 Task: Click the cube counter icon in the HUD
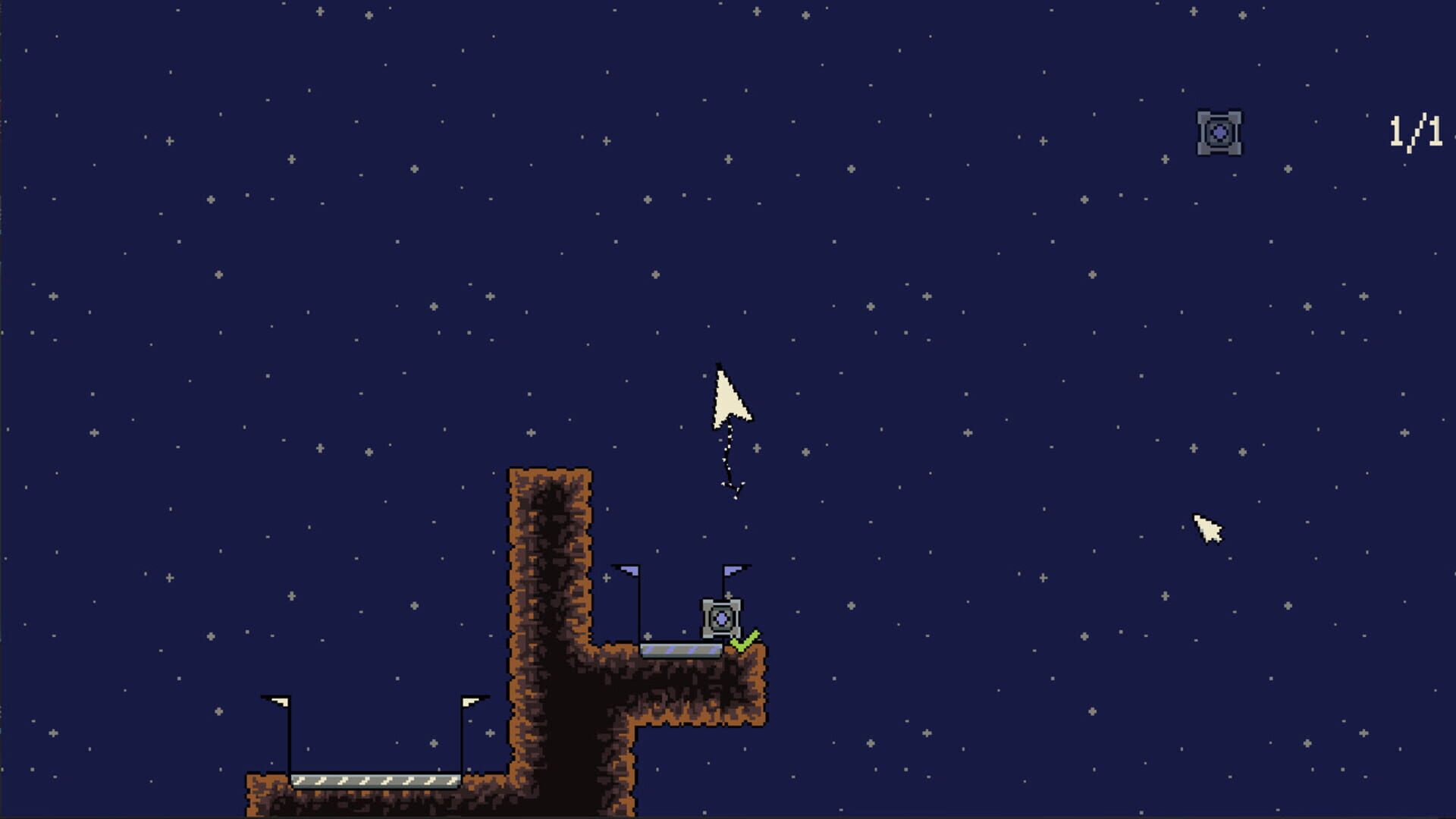tap(1221, 131)
